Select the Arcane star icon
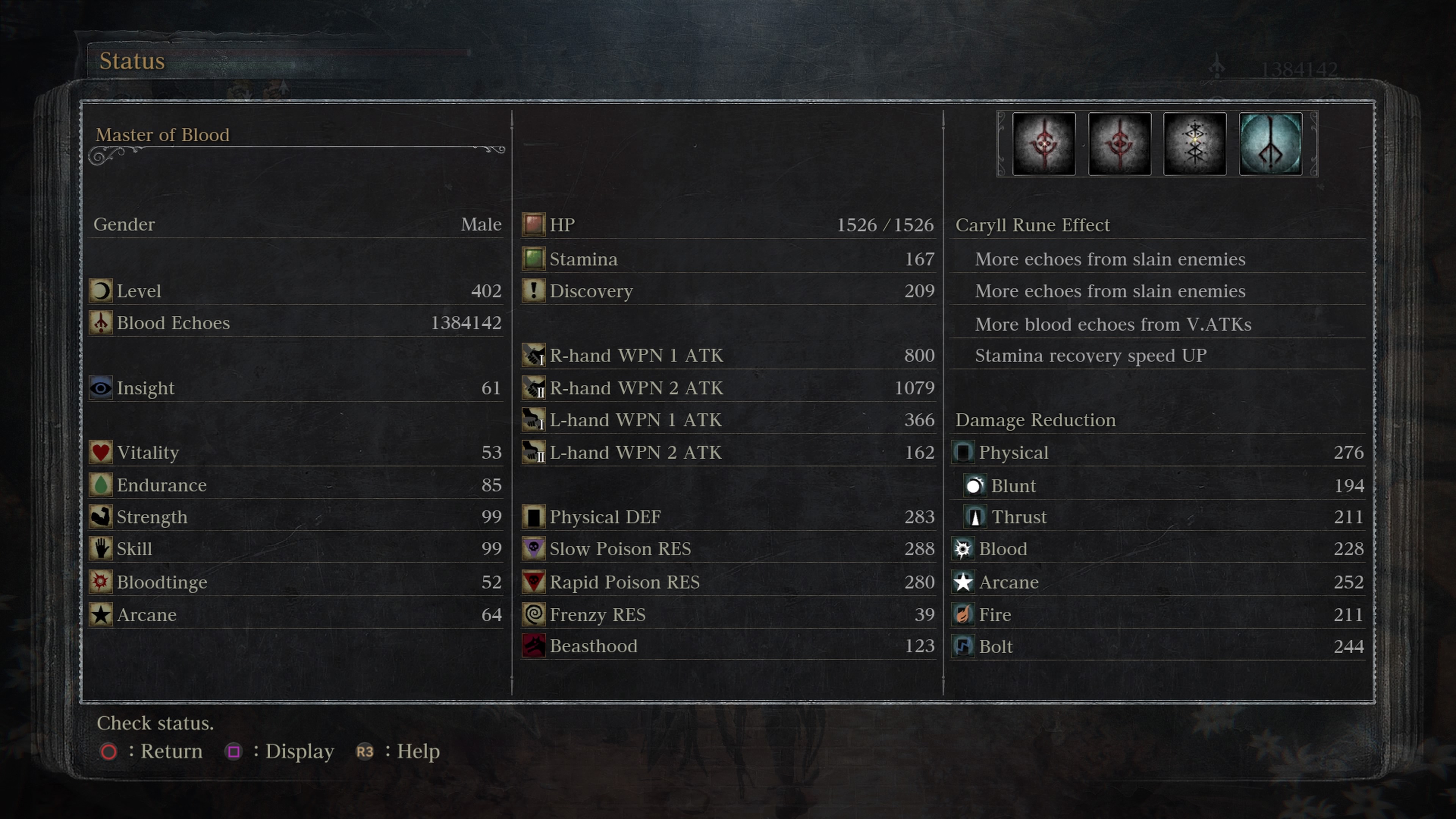The height and width of the screenshot is (819, 1456). click(x=100, y=614)
